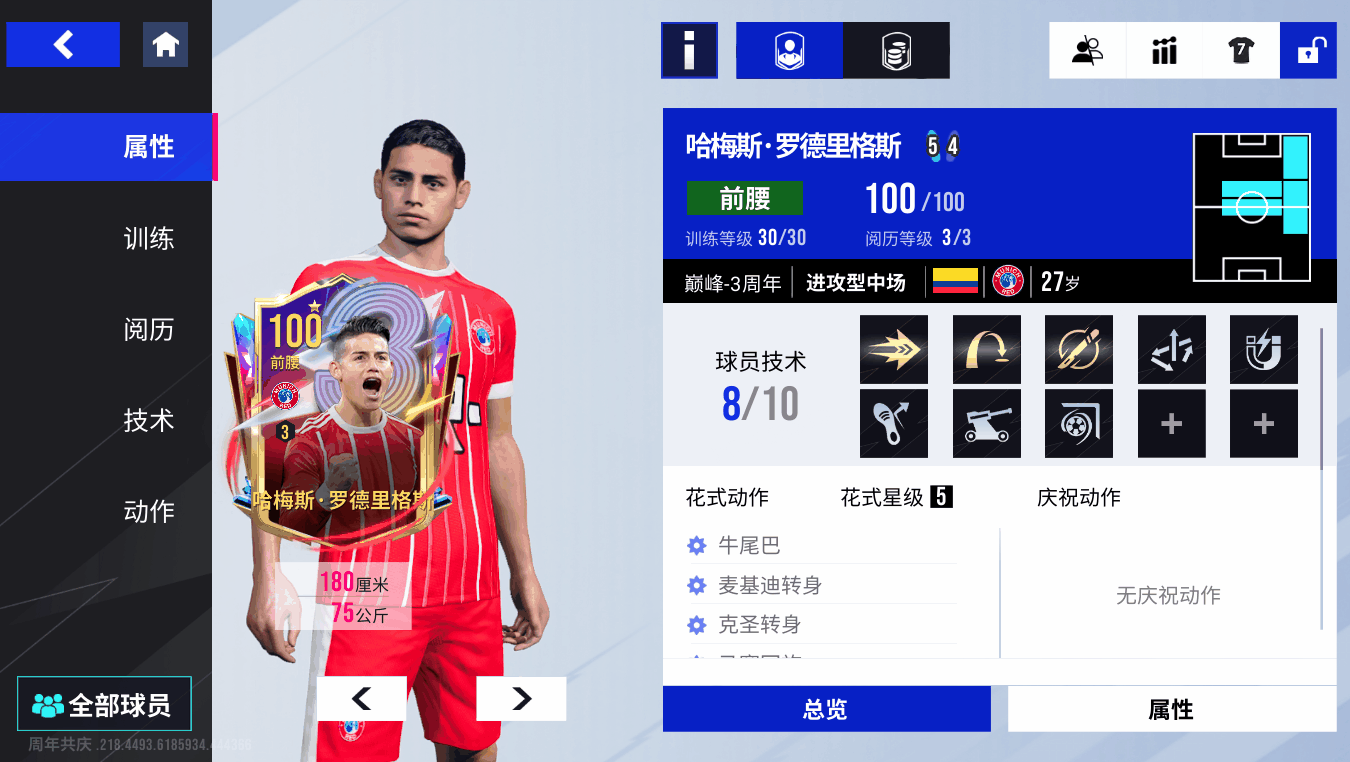Return to the home screen

pos(165,45)
